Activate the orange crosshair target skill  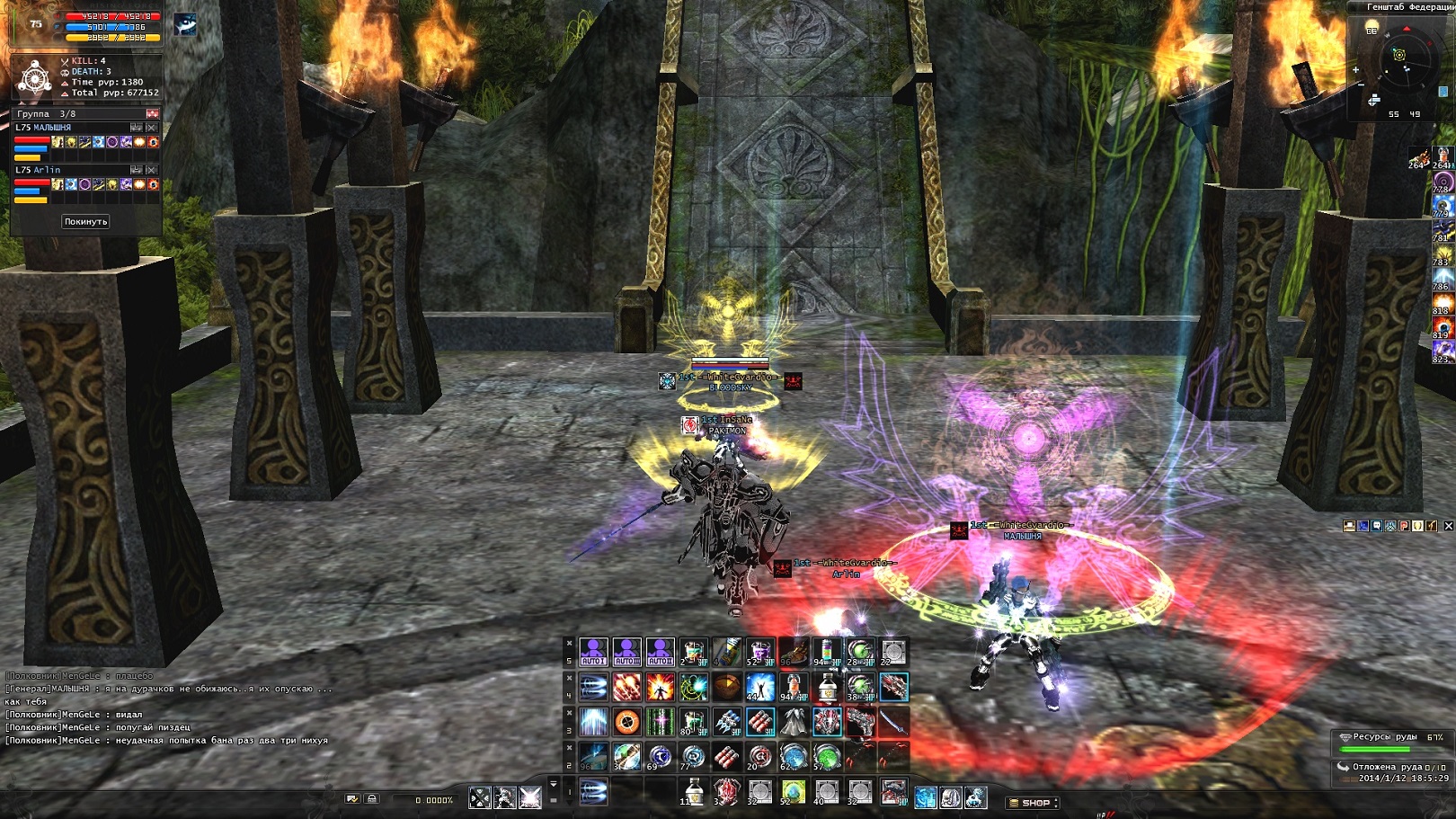626,722
